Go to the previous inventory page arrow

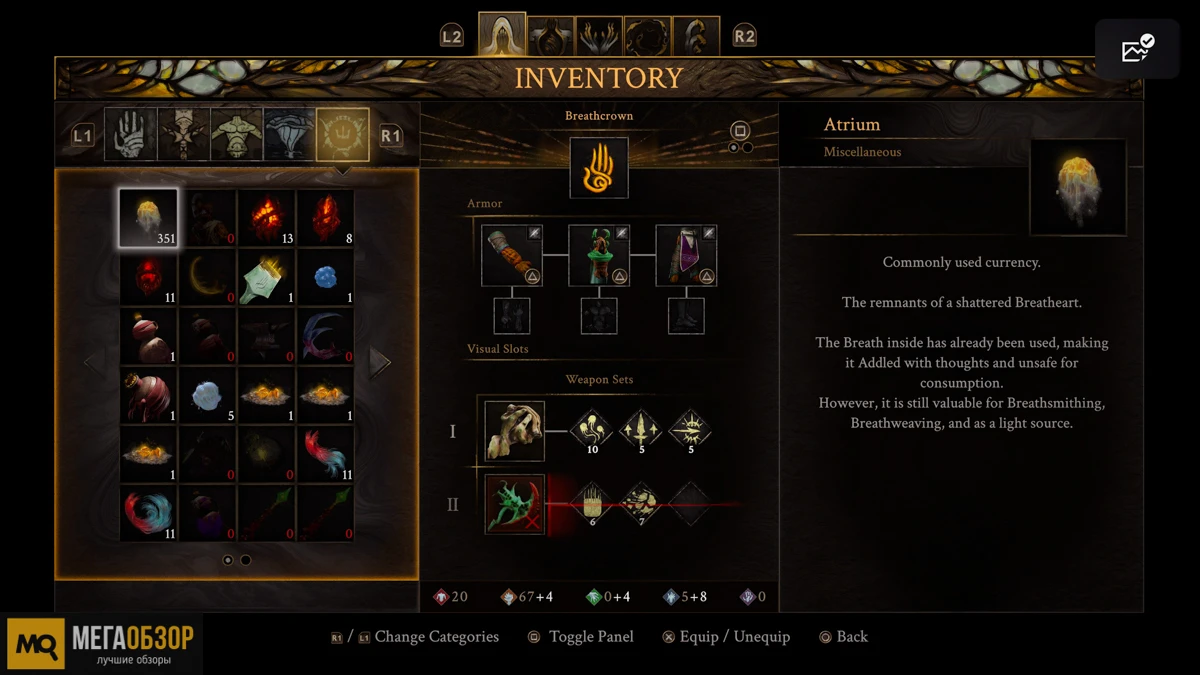(x=93, y=362)
